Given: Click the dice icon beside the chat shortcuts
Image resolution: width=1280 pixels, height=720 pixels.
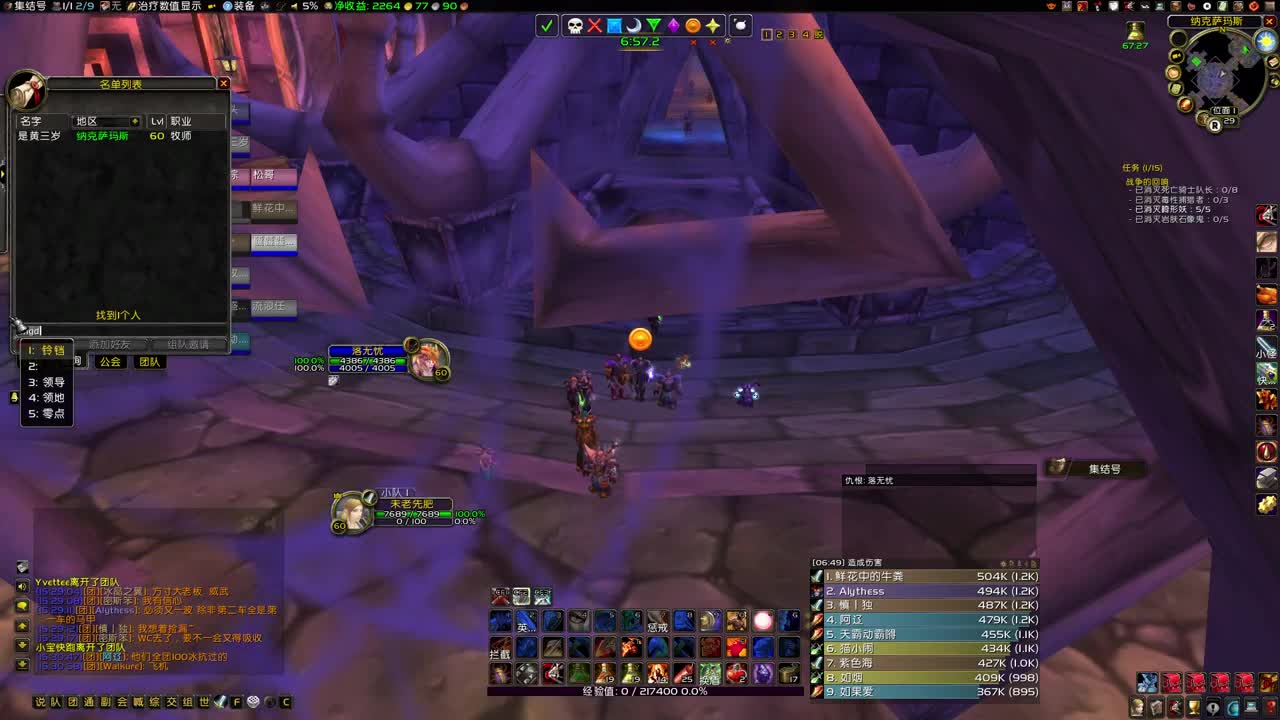Looking at the screenshot, I should point(253,701).
